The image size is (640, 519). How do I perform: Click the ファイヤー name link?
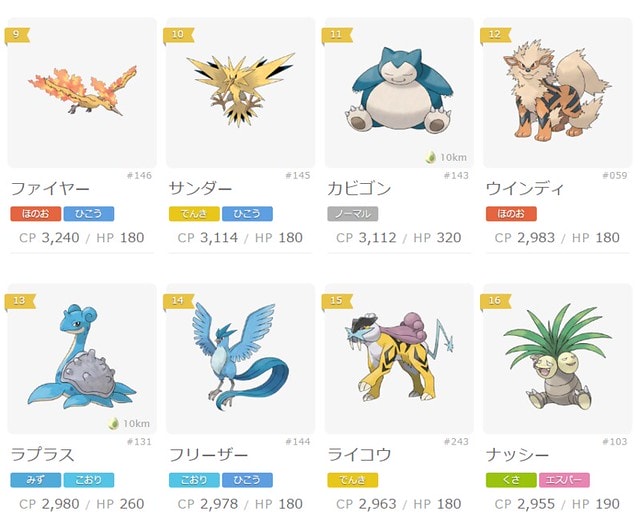[52, 188]
